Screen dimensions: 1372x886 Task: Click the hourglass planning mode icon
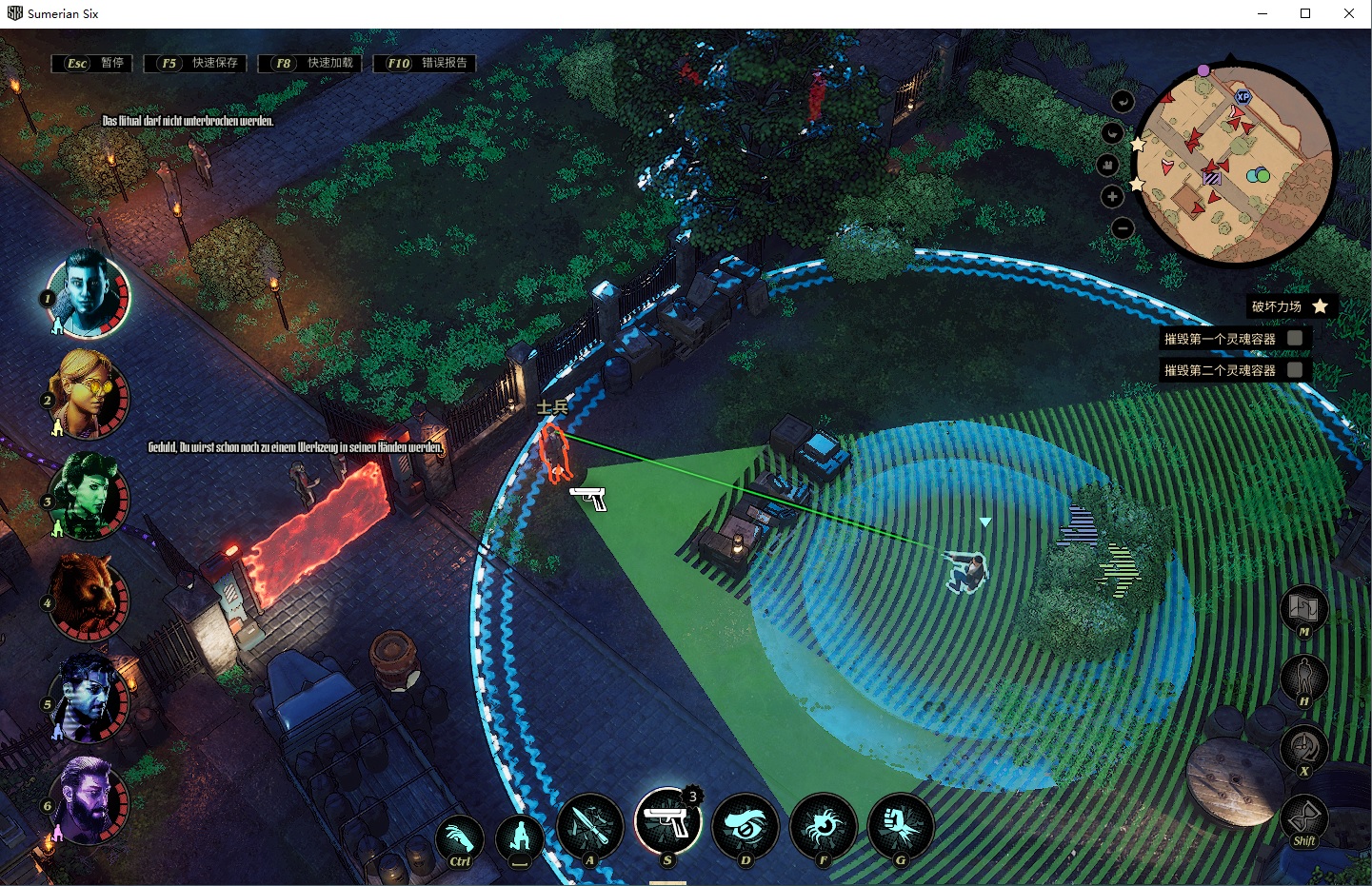(1303, 817)
